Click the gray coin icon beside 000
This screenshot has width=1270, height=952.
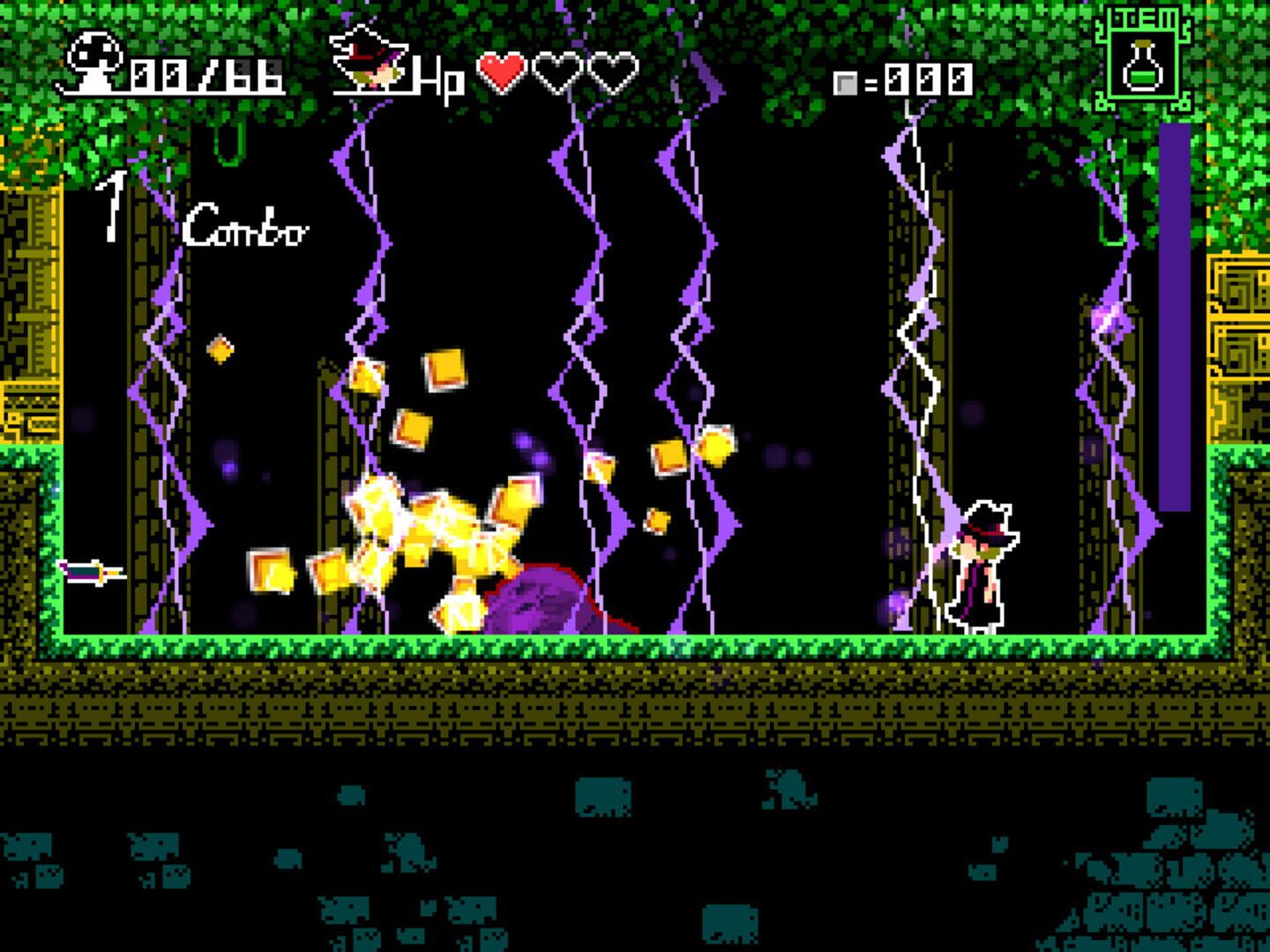tap(847, 84)
